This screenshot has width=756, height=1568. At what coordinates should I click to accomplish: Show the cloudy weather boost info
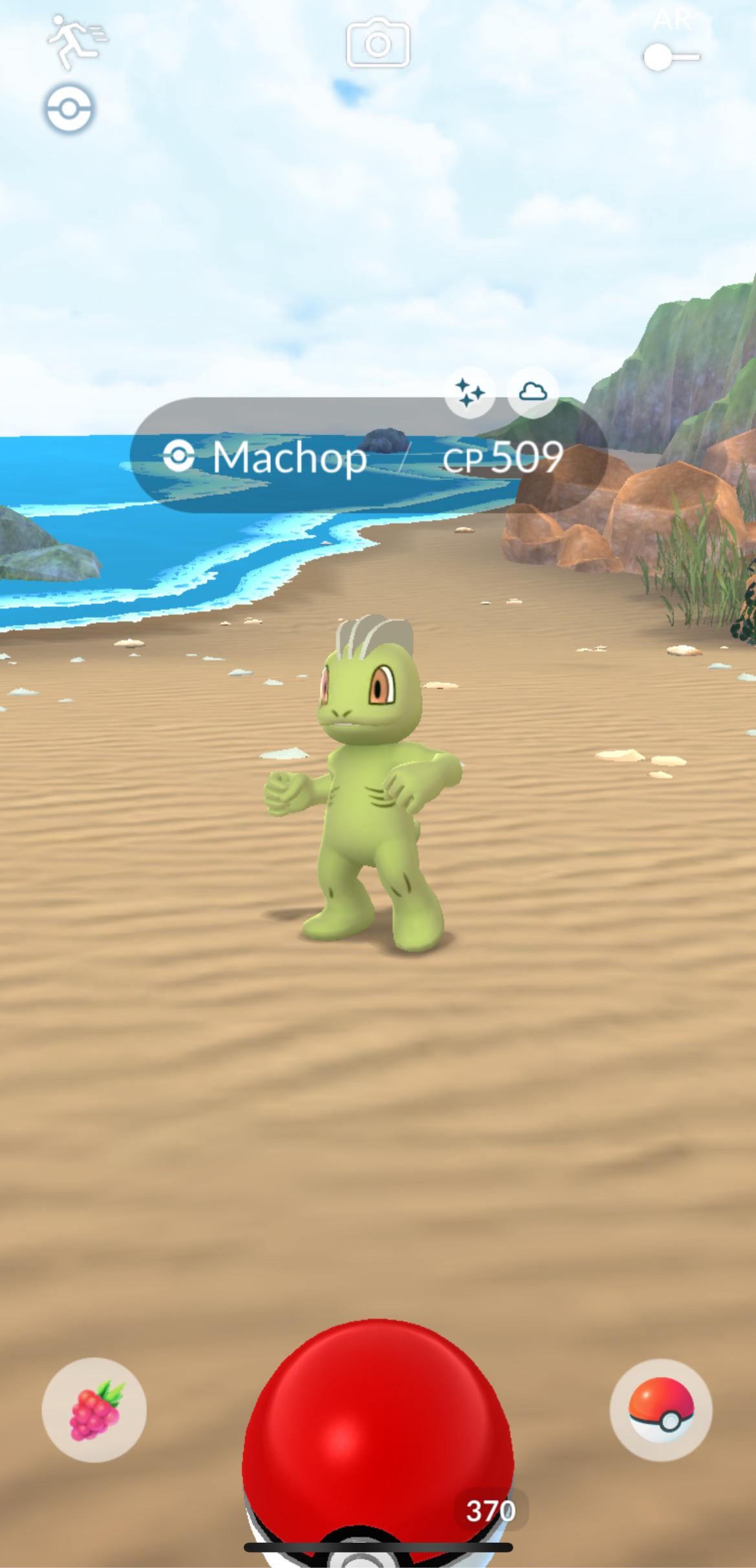pos(533,391)
